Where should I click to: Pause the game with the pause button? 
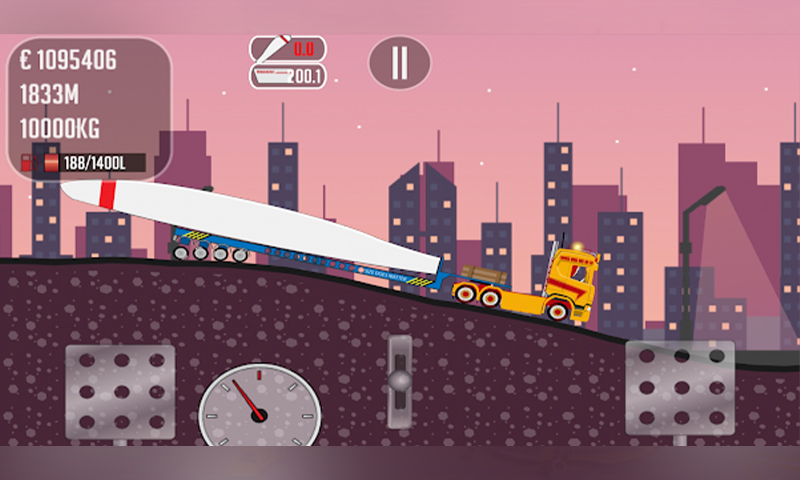point(399,62)
